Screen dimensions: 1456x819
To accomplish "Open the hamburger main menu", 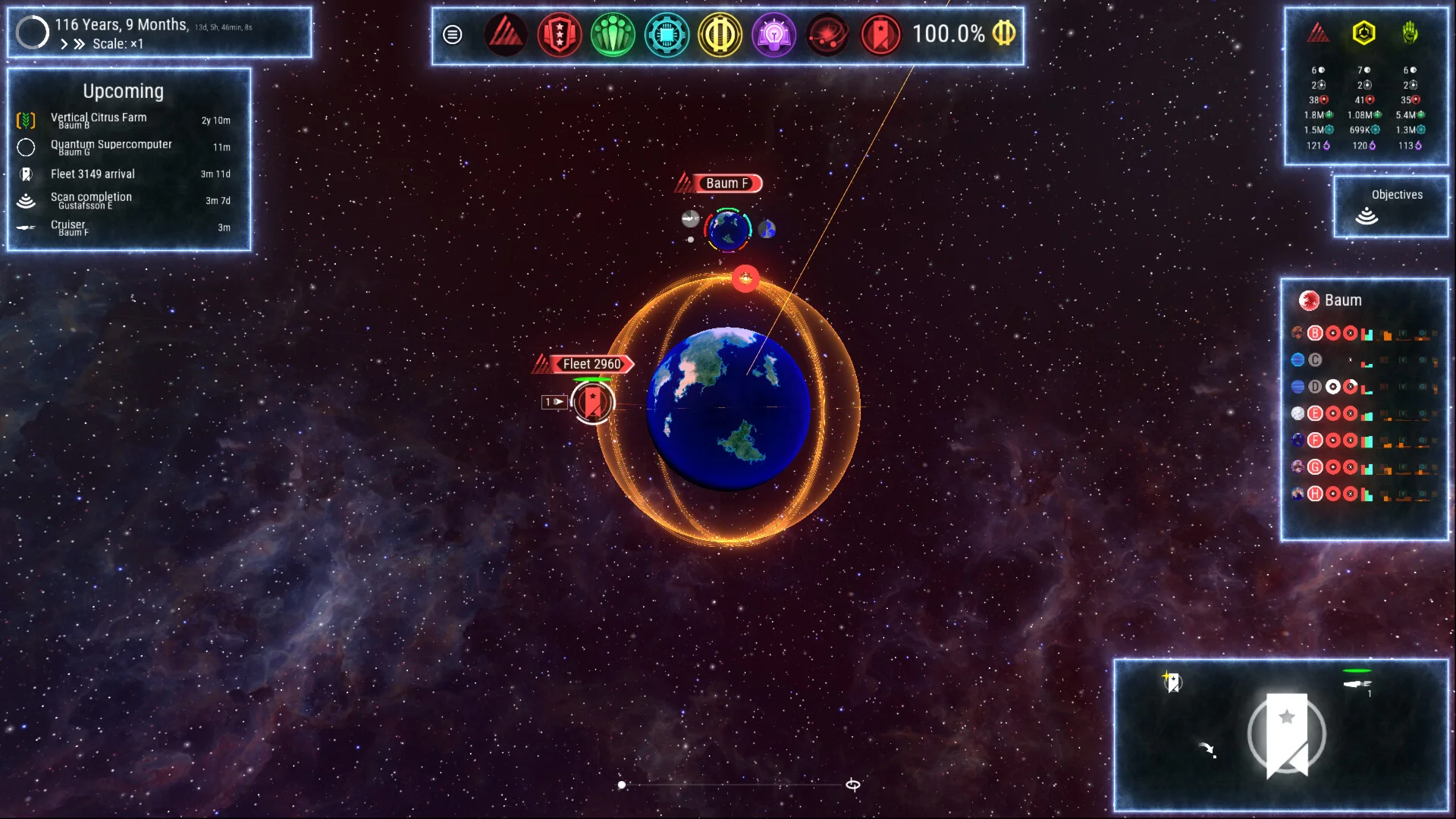I will (x=452, y=35).
